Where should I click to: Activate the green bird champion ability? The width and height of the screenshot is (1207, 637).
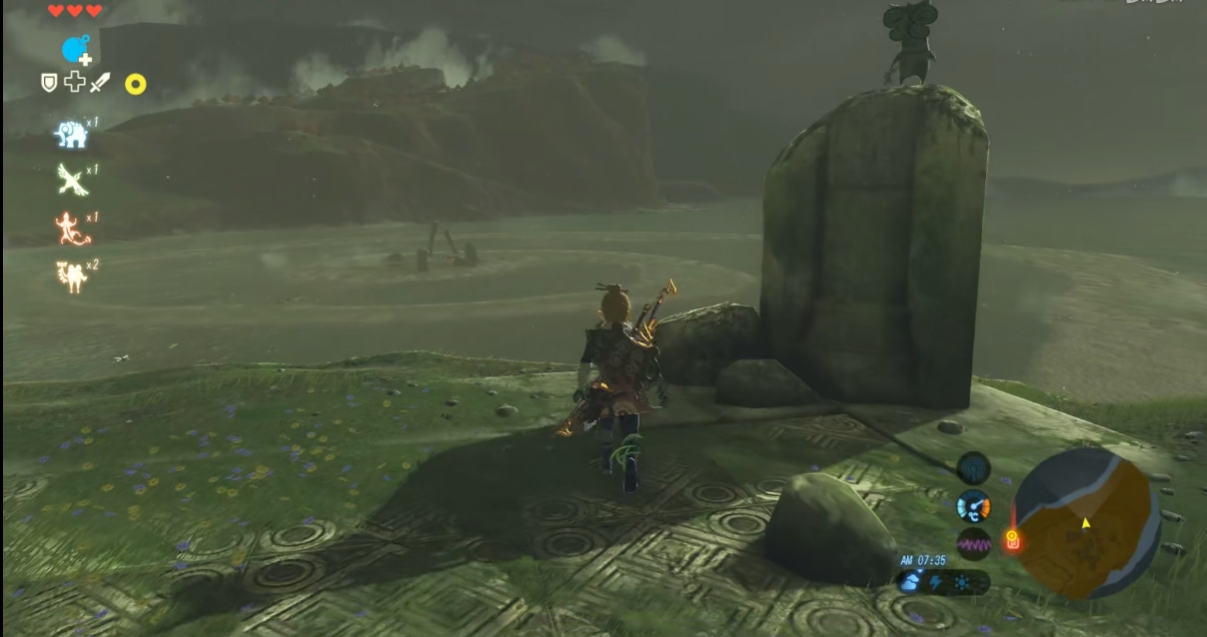click(x=71, y=180)
